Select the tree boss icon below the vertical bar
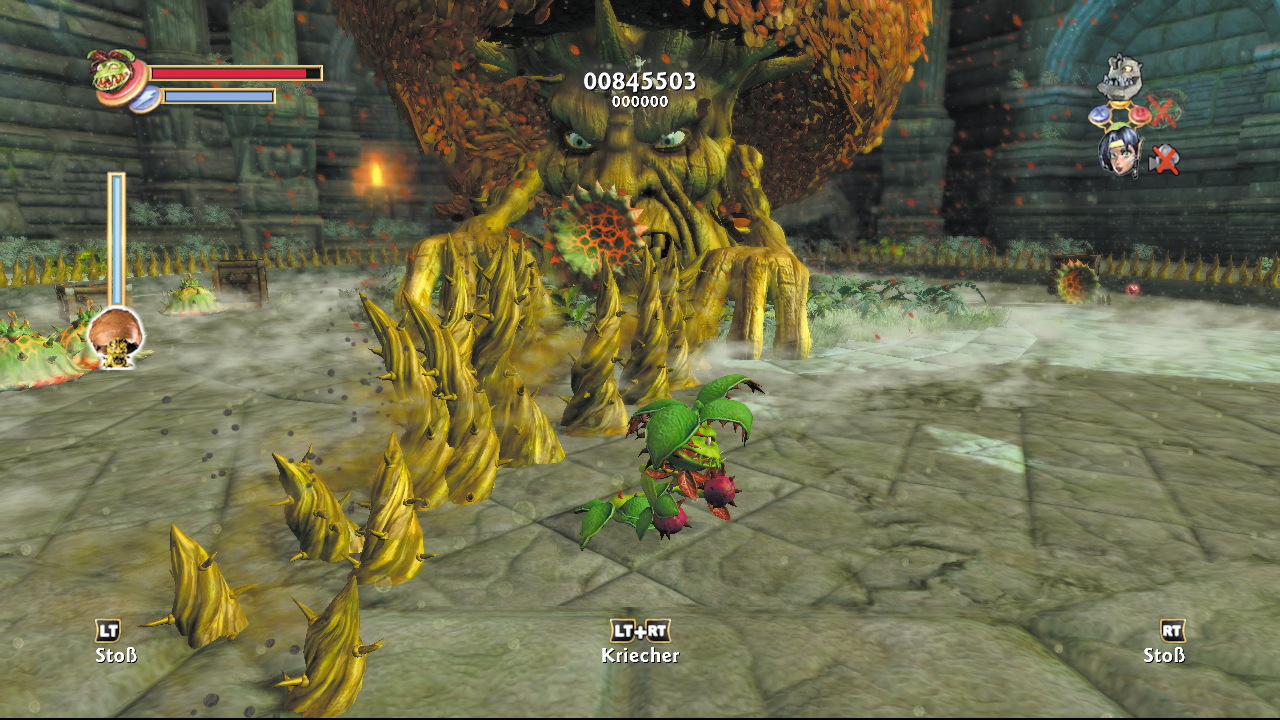Image resolution: width=1280 pixels, height=720 pixels. click(x=116, y=338)
